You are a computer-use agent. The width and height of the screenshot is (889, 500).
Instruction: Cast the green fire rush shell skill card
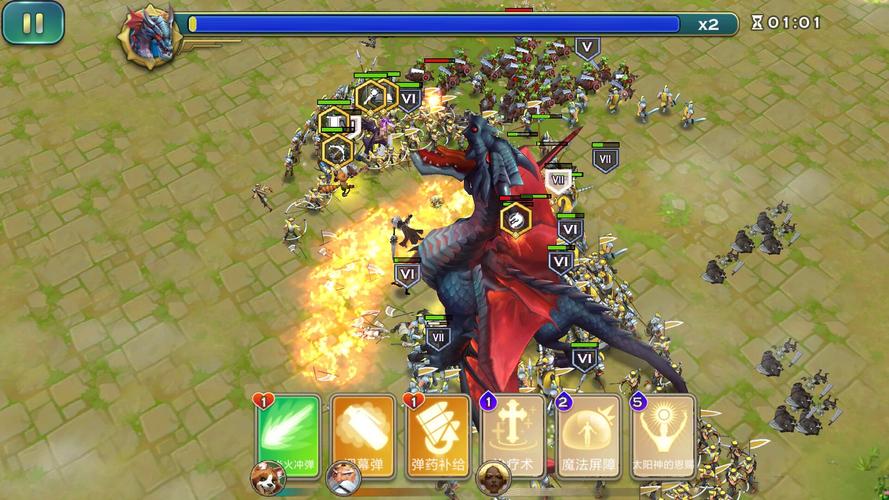[288, 432]
